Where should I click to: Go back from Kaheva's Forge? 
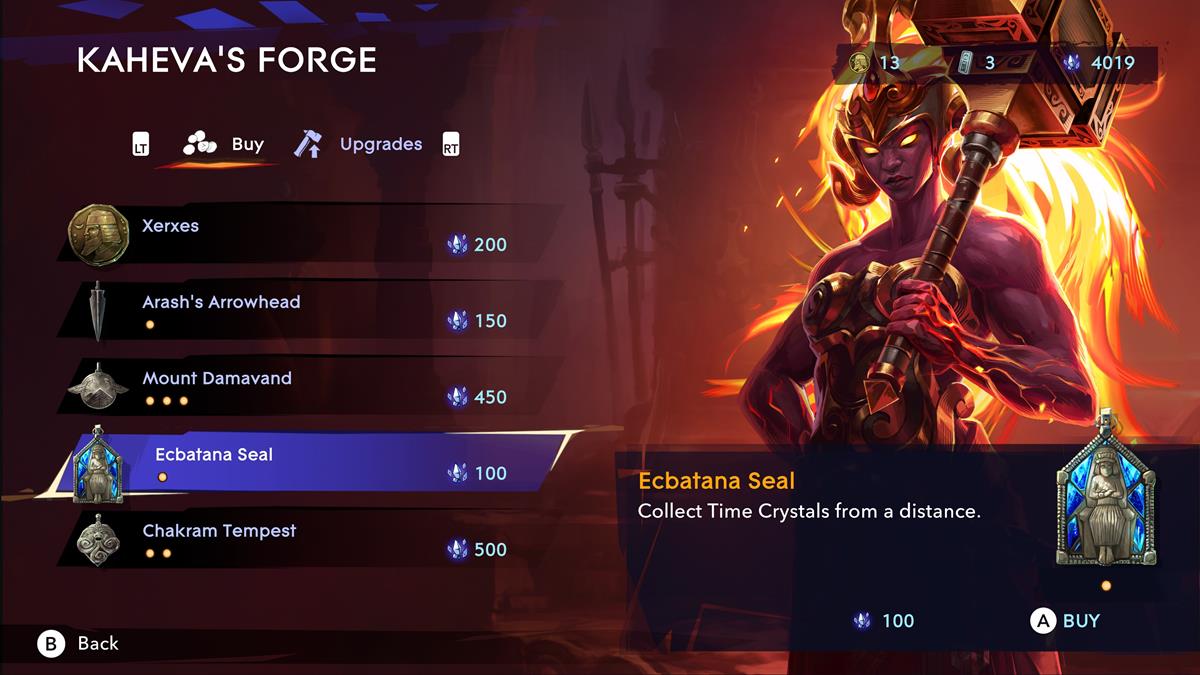tap(80, 644)
